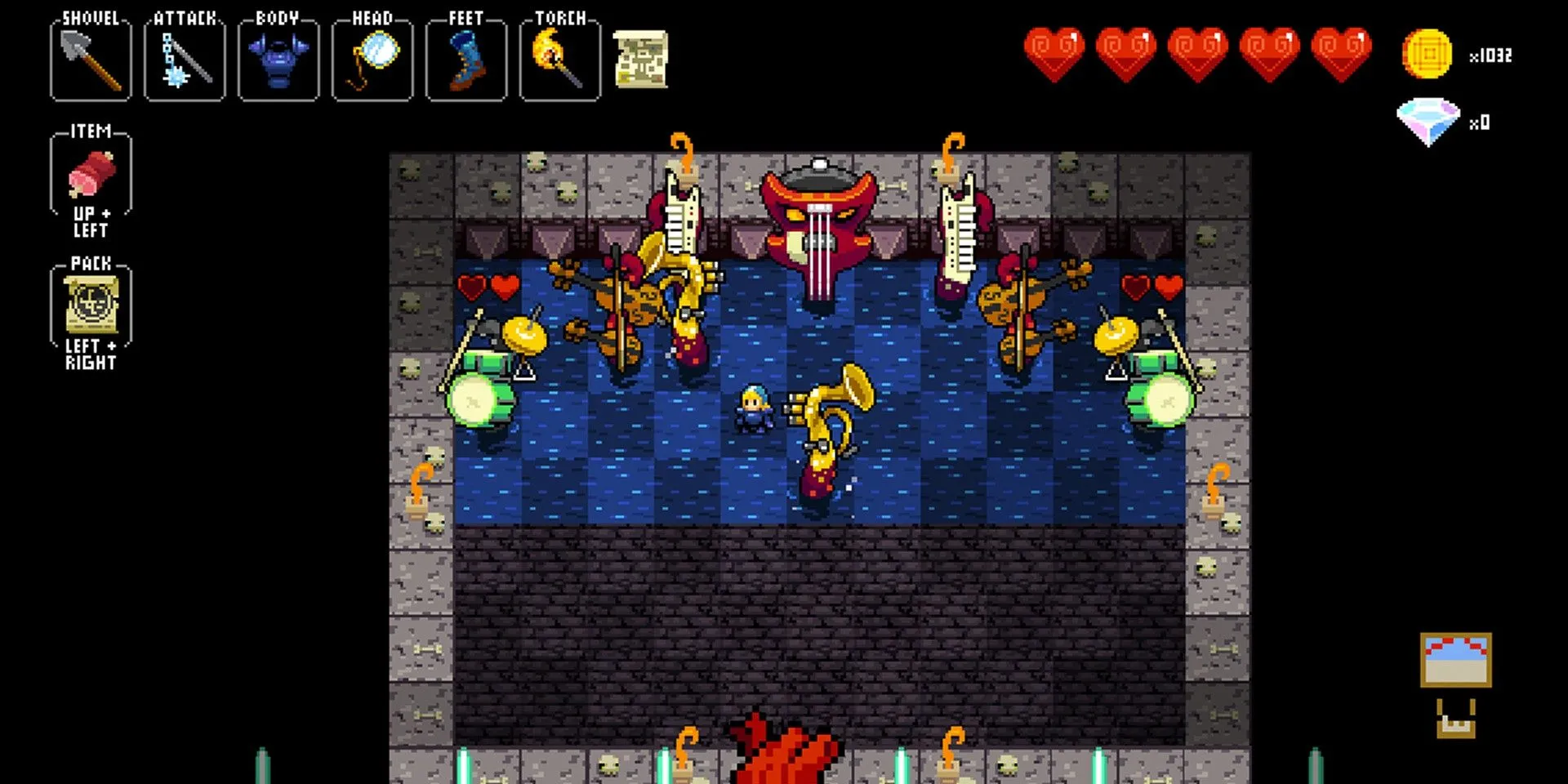Viewport: 1568px width, 784px height.
Task: Select the Shovel equipment slot
Action: pos(91,60)
